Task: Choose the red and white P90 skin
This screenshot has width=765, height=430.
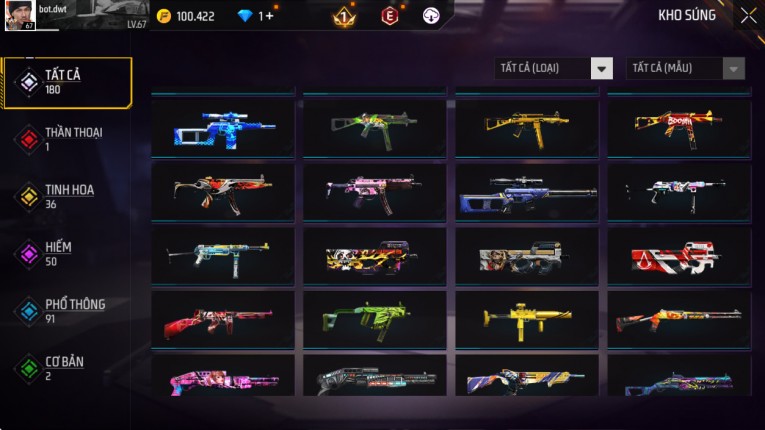Action: point(679,257)
